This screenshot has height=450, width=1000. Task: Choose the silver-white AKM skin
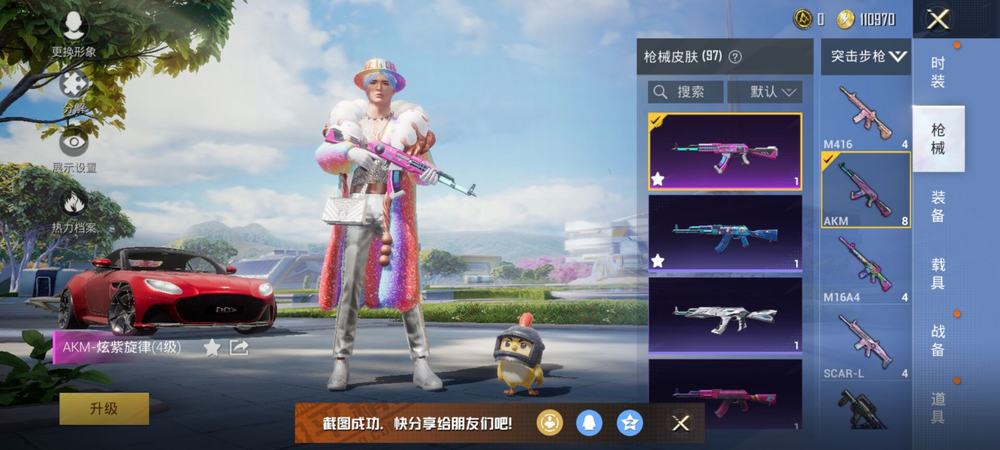tap(725, 315)
